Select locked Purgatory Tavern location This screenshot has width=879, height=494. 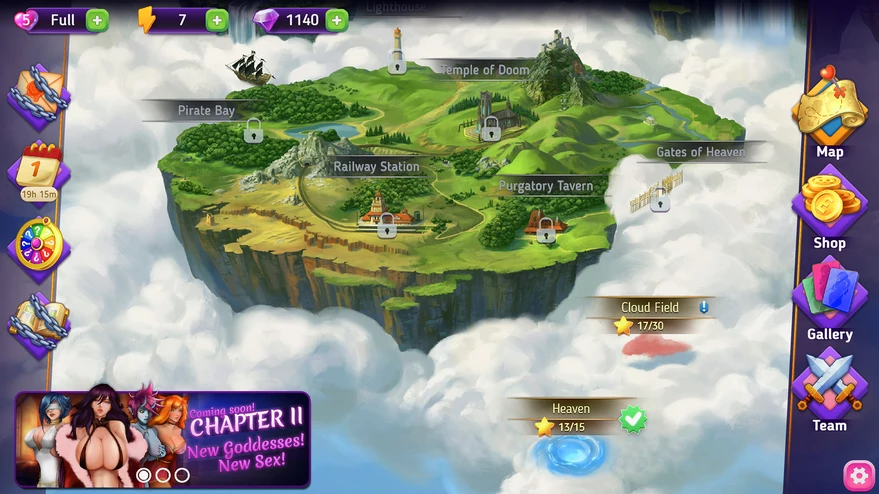tap(546, 231)
